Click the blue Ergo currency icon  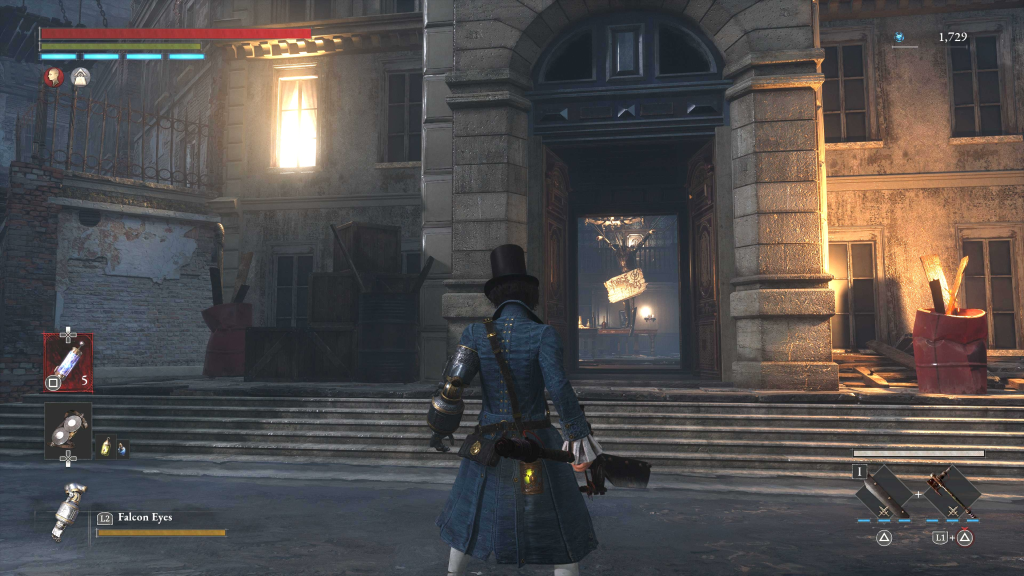tap(899, 37)
